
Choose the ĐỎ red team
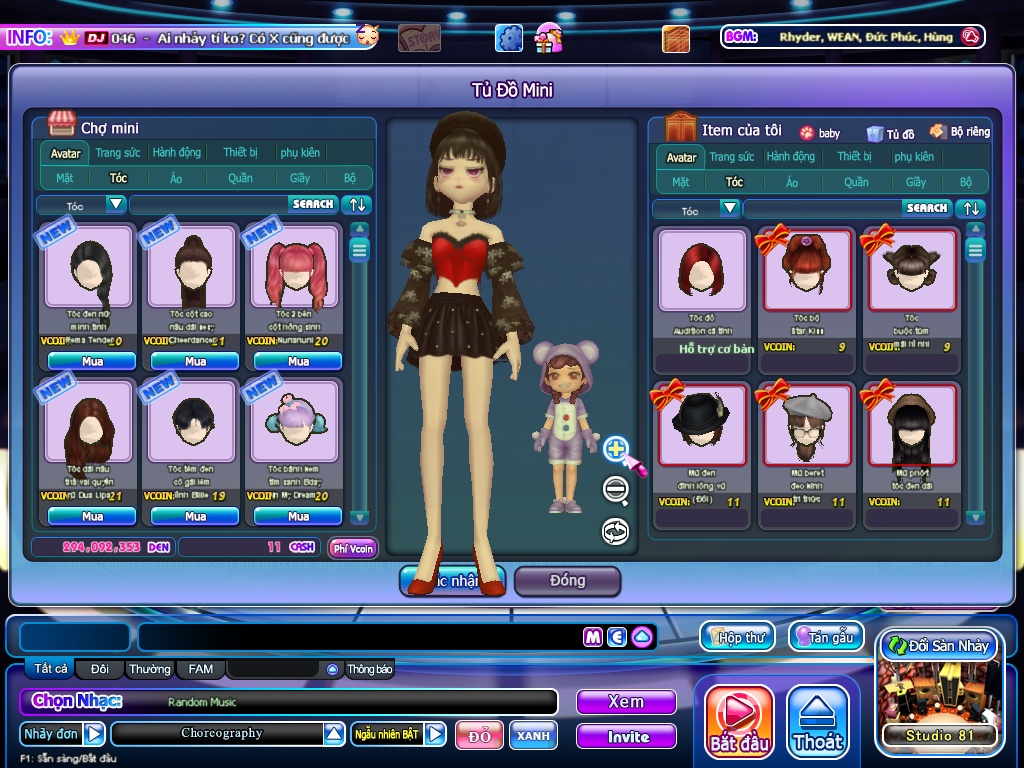click(480, 735)
